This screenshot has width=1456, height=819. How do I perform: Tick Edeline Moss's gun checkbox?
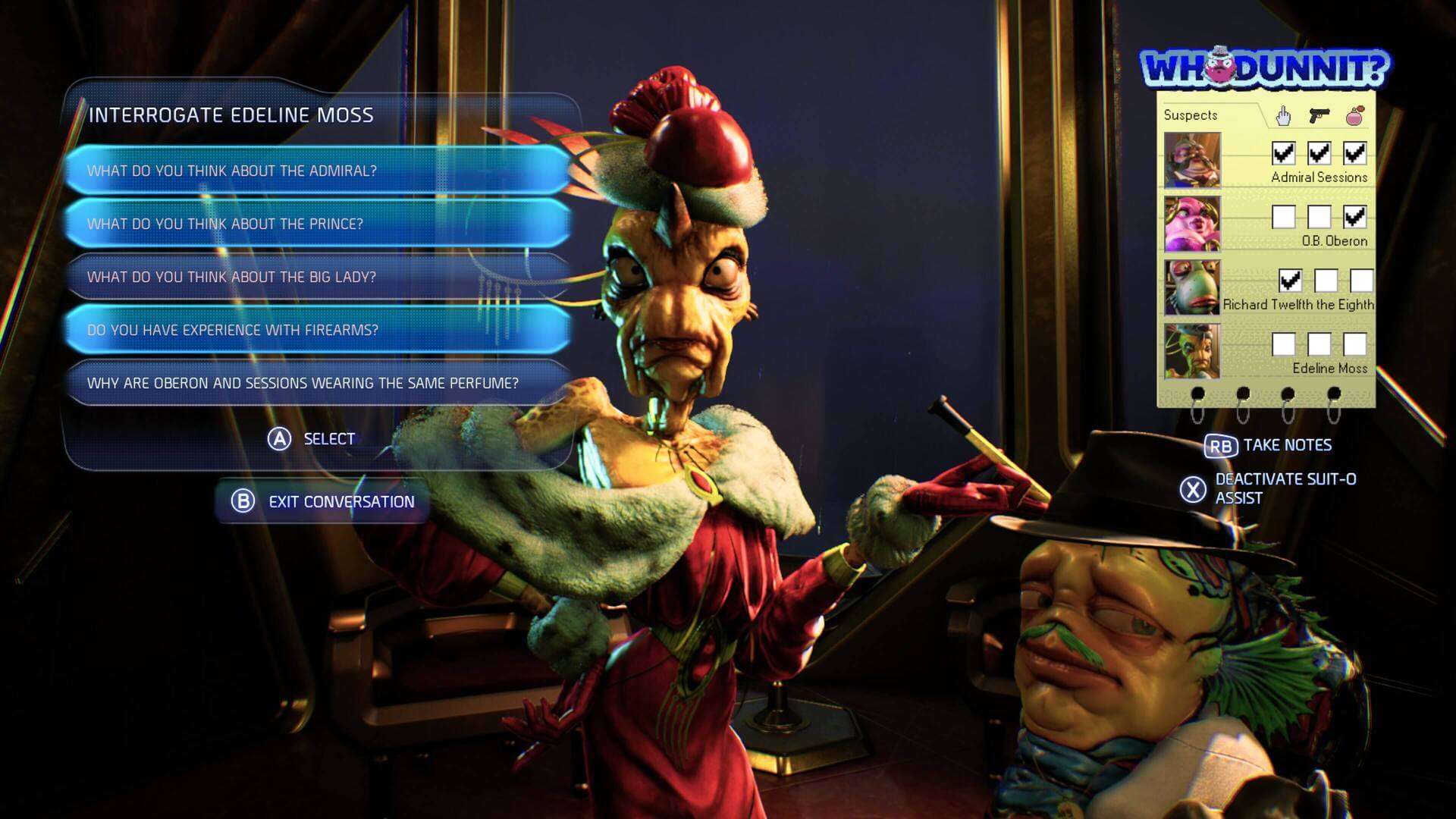[1319, 344]
